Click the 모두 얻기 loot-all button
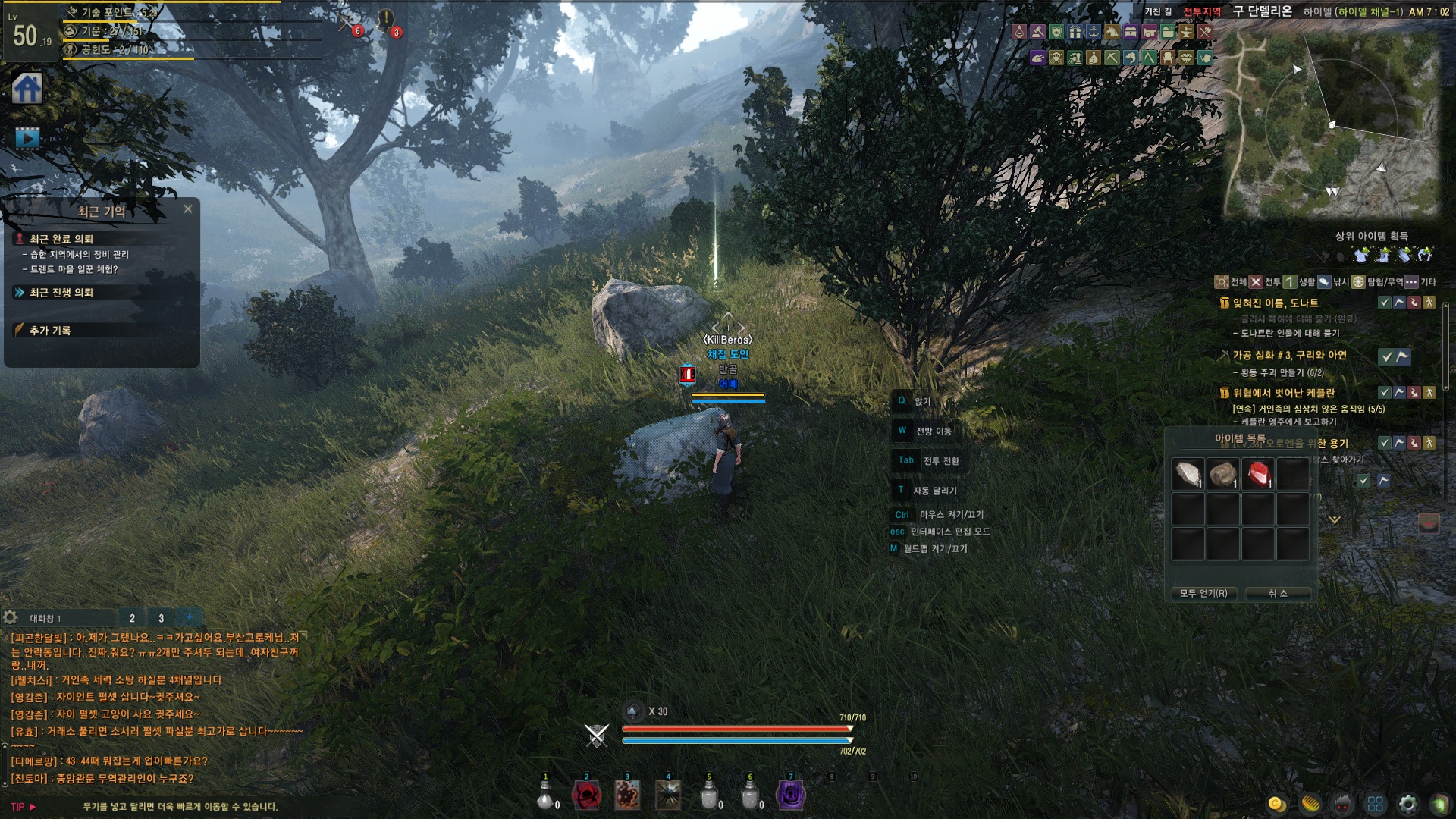Screen dimensions: 1456x819 1203,593
